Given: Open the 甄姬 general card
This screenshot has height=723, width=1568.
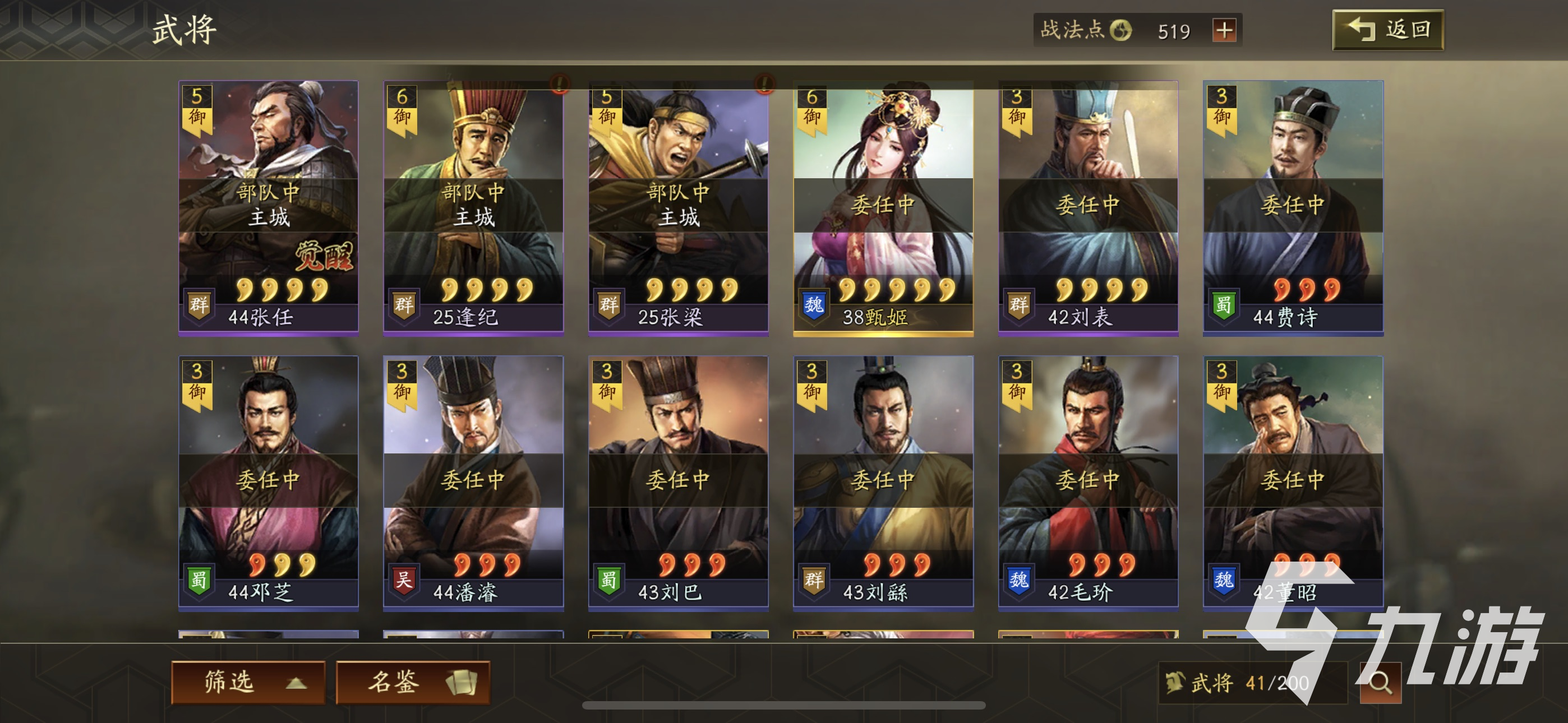Looking at the screenshot, I should [x=883, y=207].
